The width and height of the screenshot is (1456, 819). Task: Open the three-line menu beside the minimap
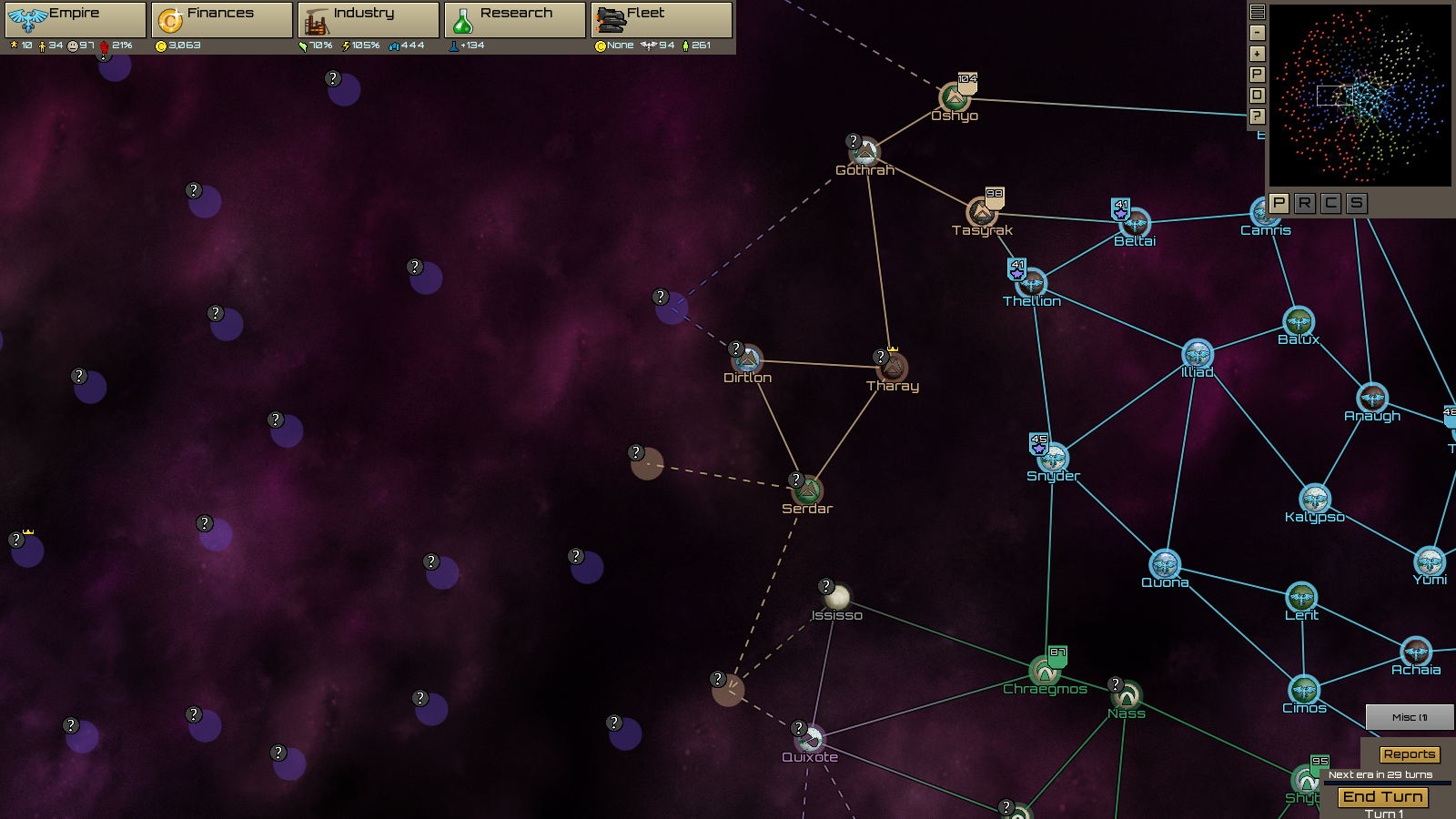click(x=1258, y=12)
